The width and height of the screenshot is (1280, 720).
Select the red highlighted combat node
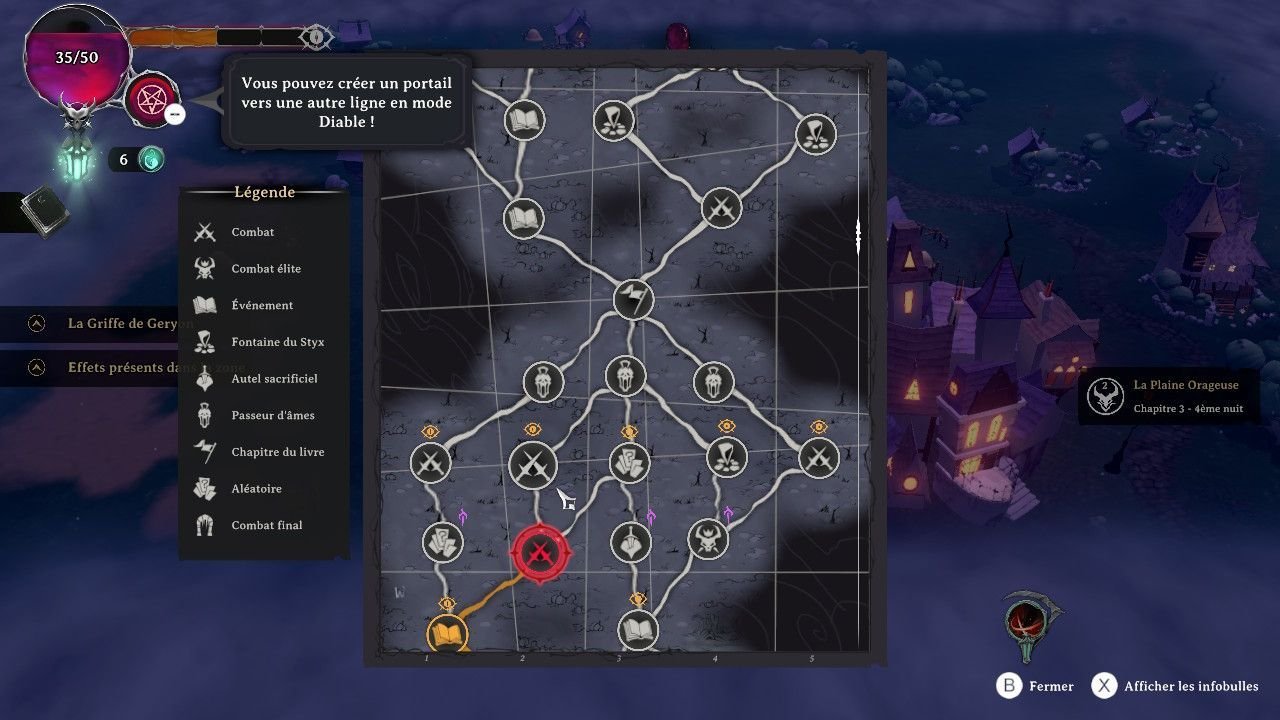point(540,552)
